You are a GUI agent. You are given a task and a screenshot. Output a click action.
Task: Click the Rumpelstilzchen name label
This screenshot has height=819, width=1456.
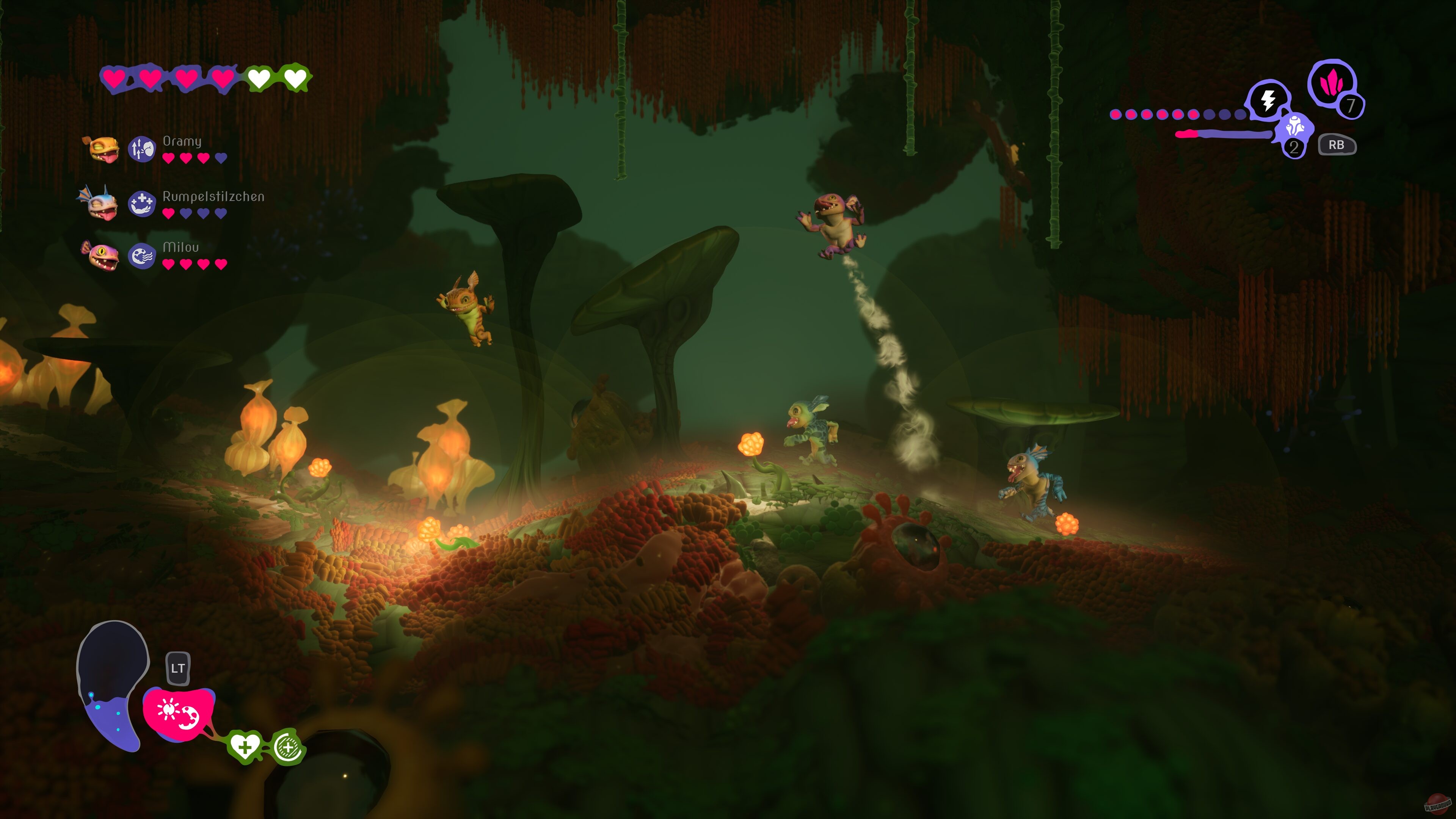tap(213, 197)
